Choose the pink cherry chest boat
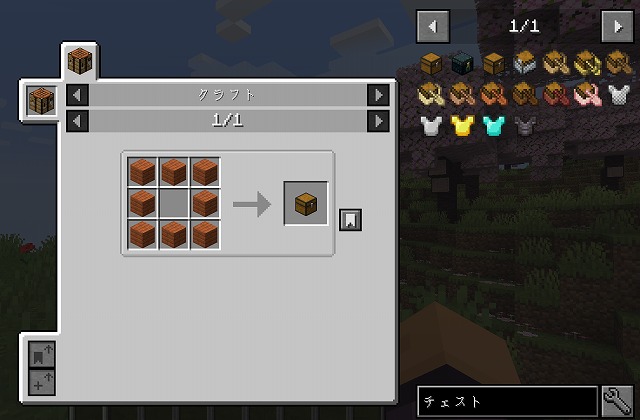The height and width of the screenshot is (420, 640). pyautogui.click(x=588, y=95)
